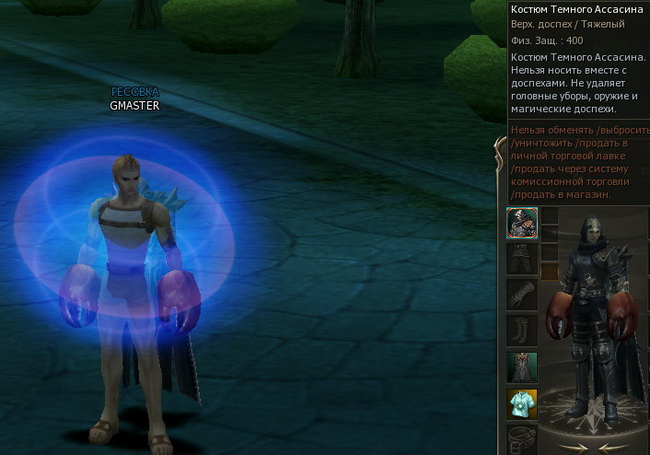
Task: Select the gloves equipment slot
Action: pyautogui.click(x=522, y=295)
